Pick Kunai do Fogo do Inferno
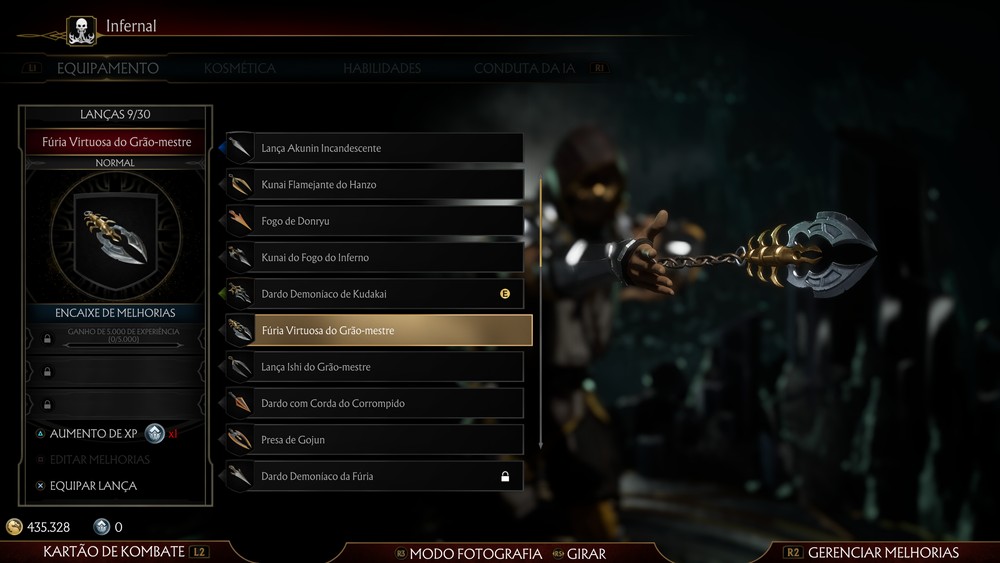The image size is (1000, 563). point(374,258)
